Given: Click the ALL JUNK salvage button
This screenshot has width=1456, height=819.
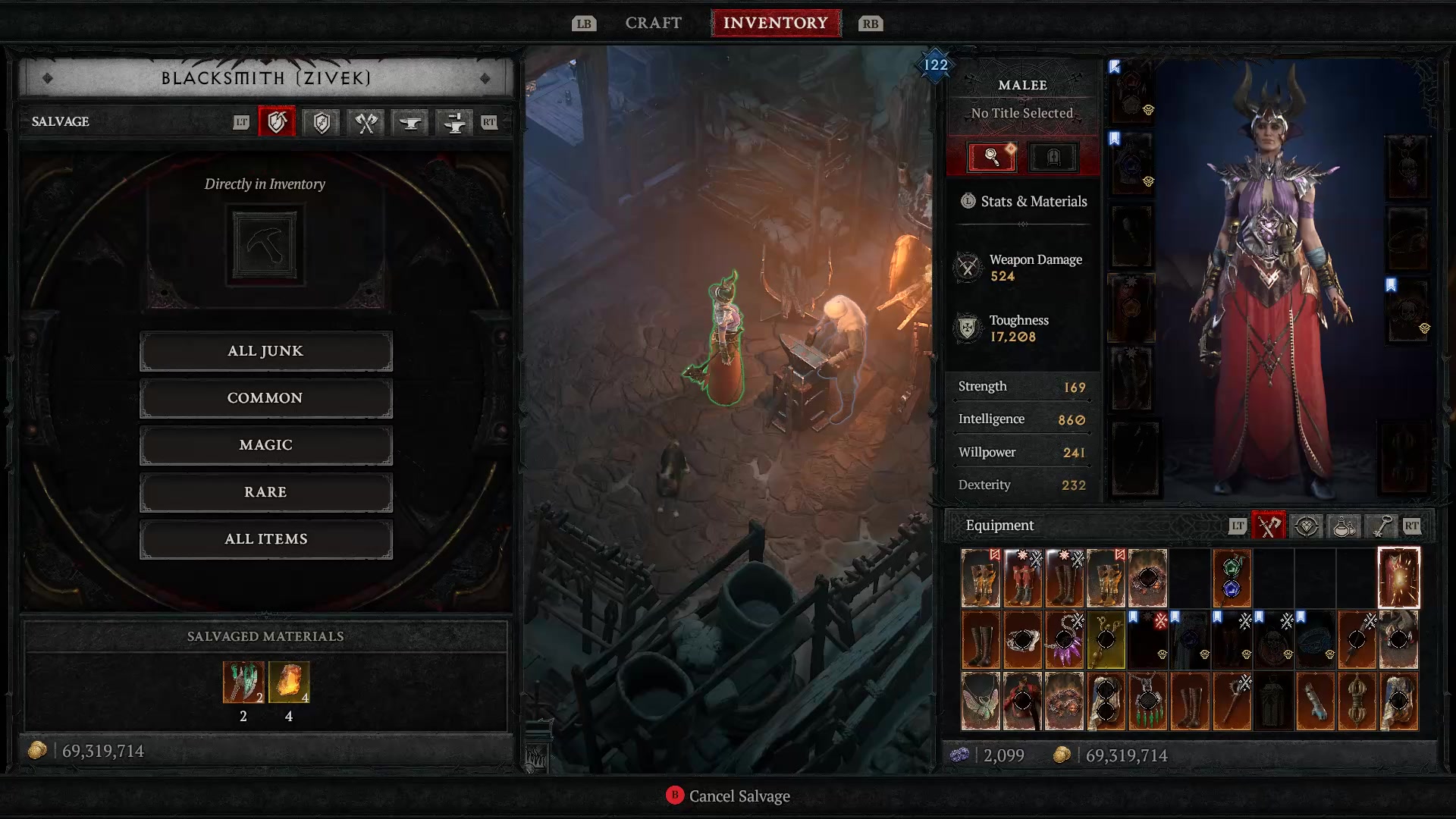Looking at the screenshot, I should pos(265,350).
